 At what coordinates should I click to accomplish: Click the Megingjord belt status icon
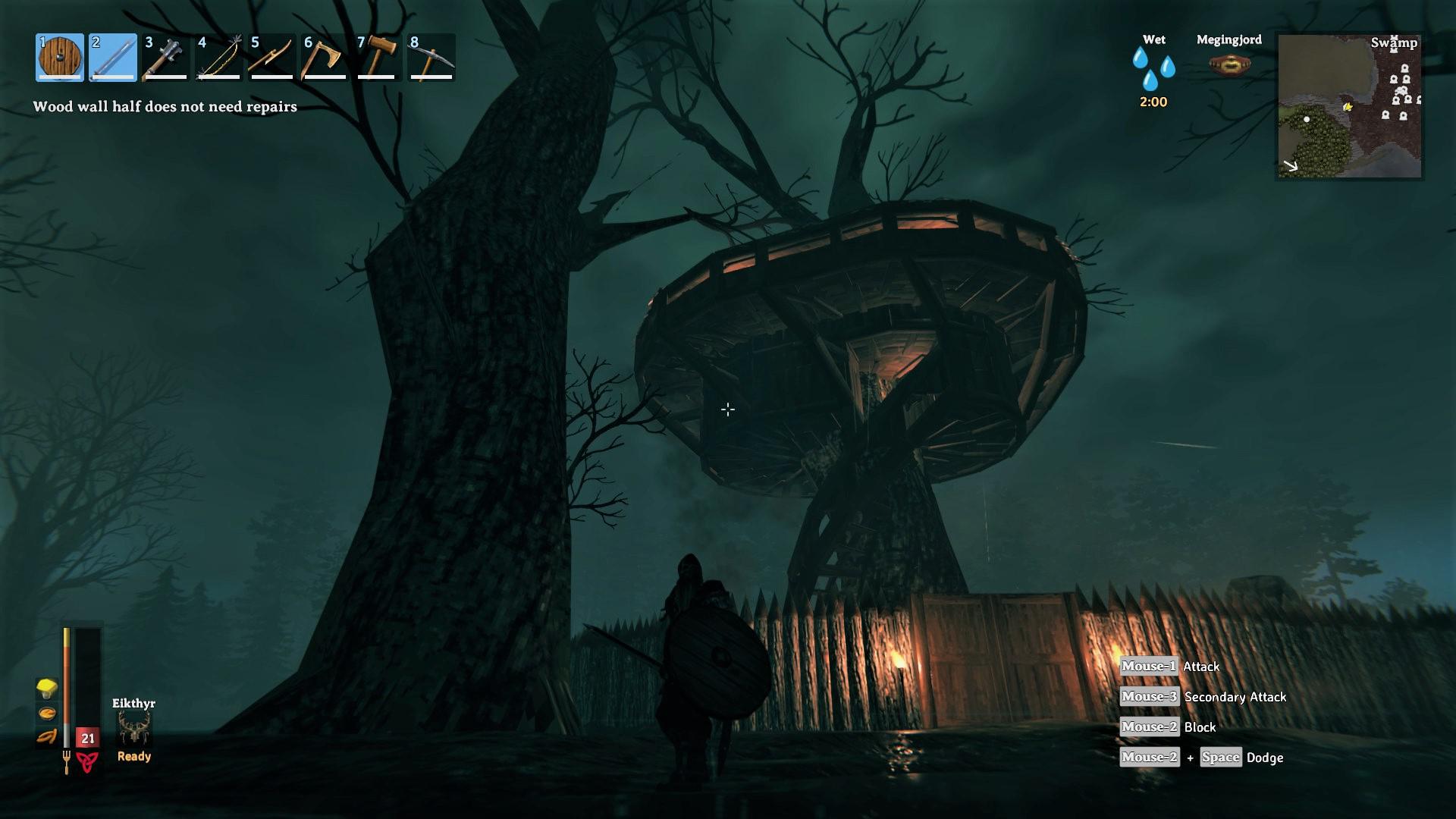click(x=1229, y=65)
